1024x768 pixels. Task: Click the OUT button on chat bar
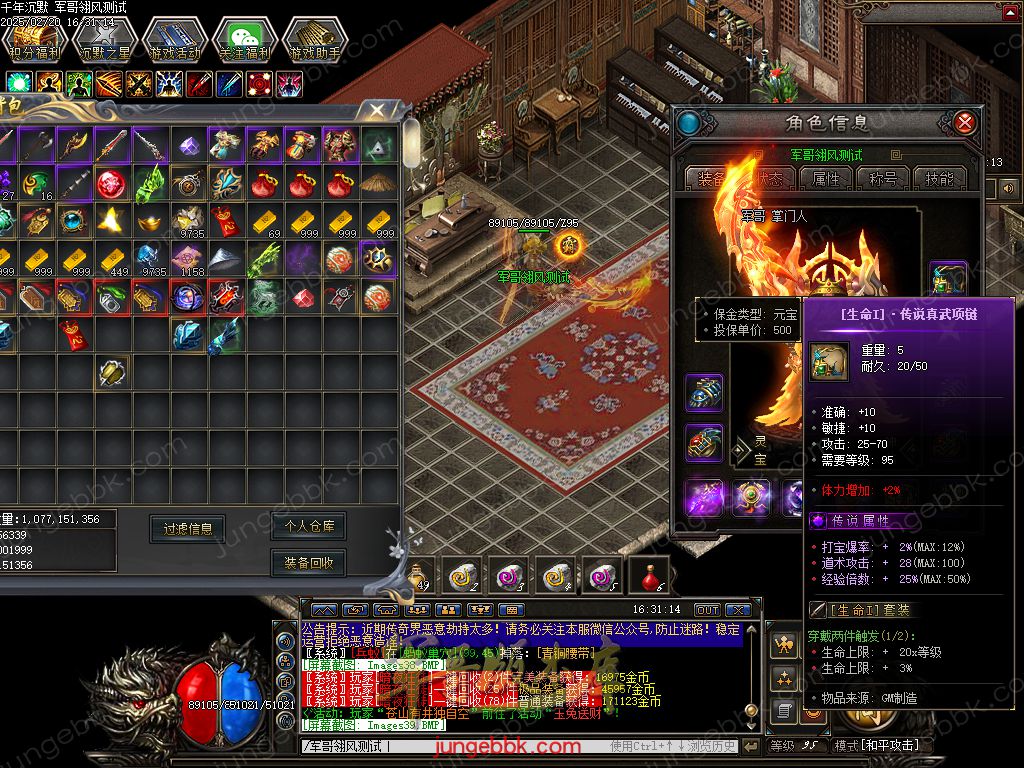point(707,610)
